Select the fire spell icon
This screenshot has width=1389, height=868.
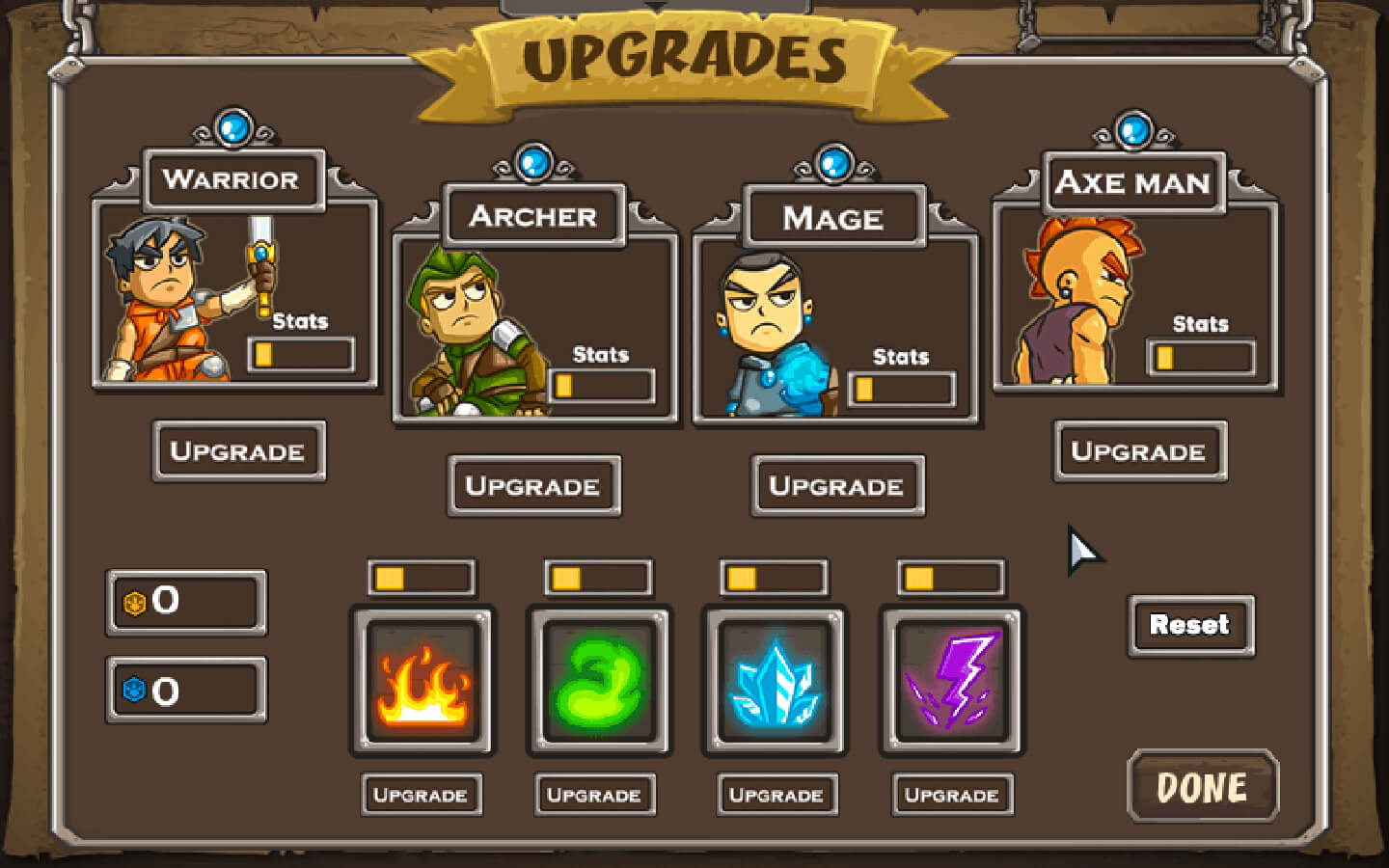point(422,681)
